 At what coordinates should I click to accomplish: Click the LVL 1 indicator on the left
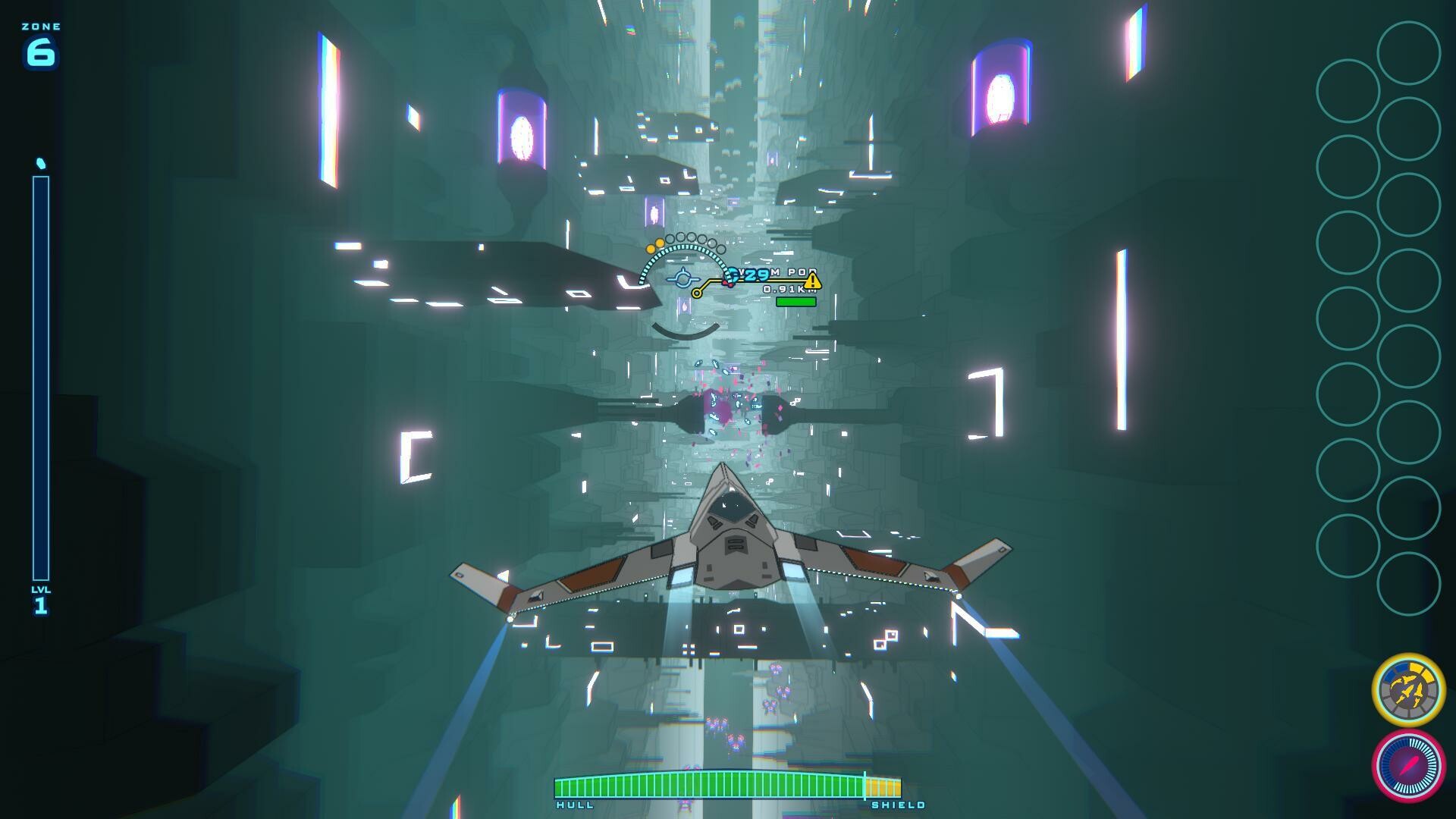click(40, 597)
